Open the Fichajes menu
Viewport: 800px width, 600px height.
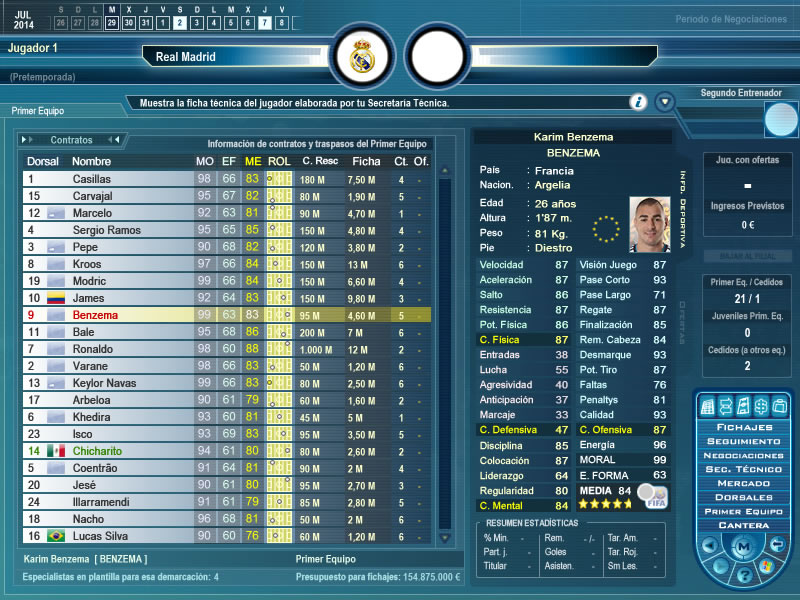pyautogui.click(x=743, y=427)
